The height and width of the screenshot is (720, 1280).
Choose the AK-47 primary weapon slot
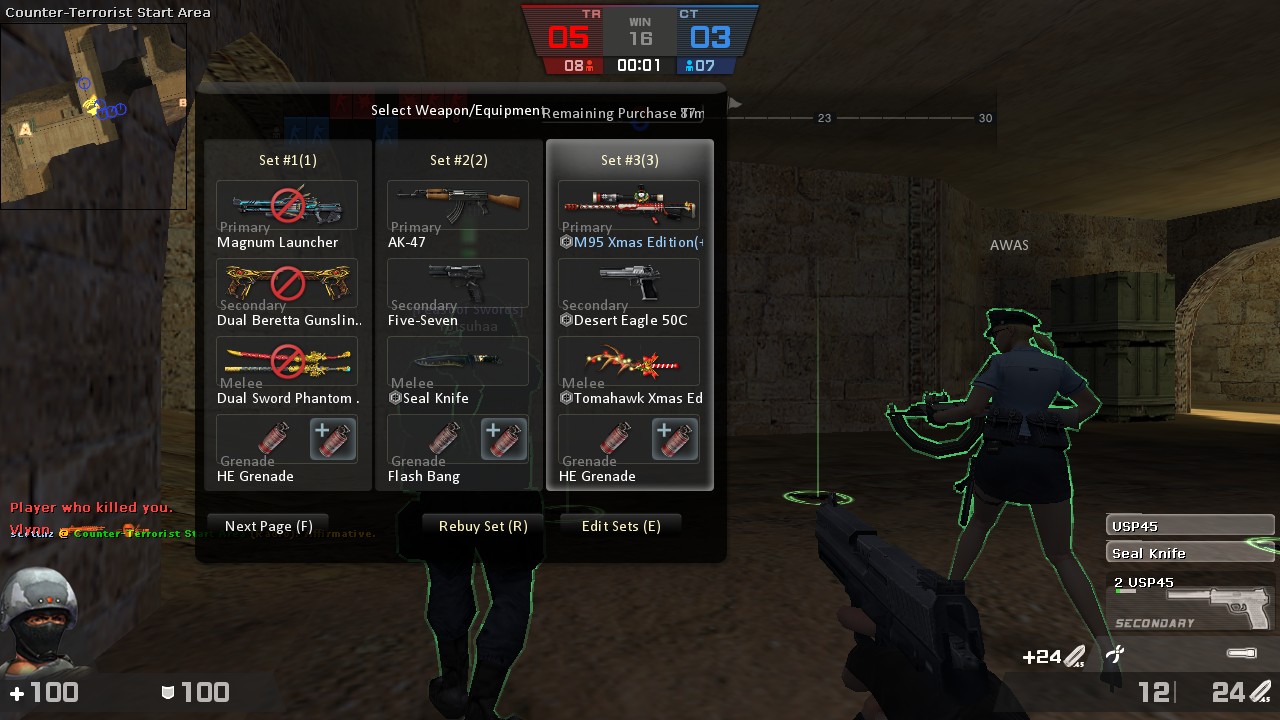pos(458,206)
